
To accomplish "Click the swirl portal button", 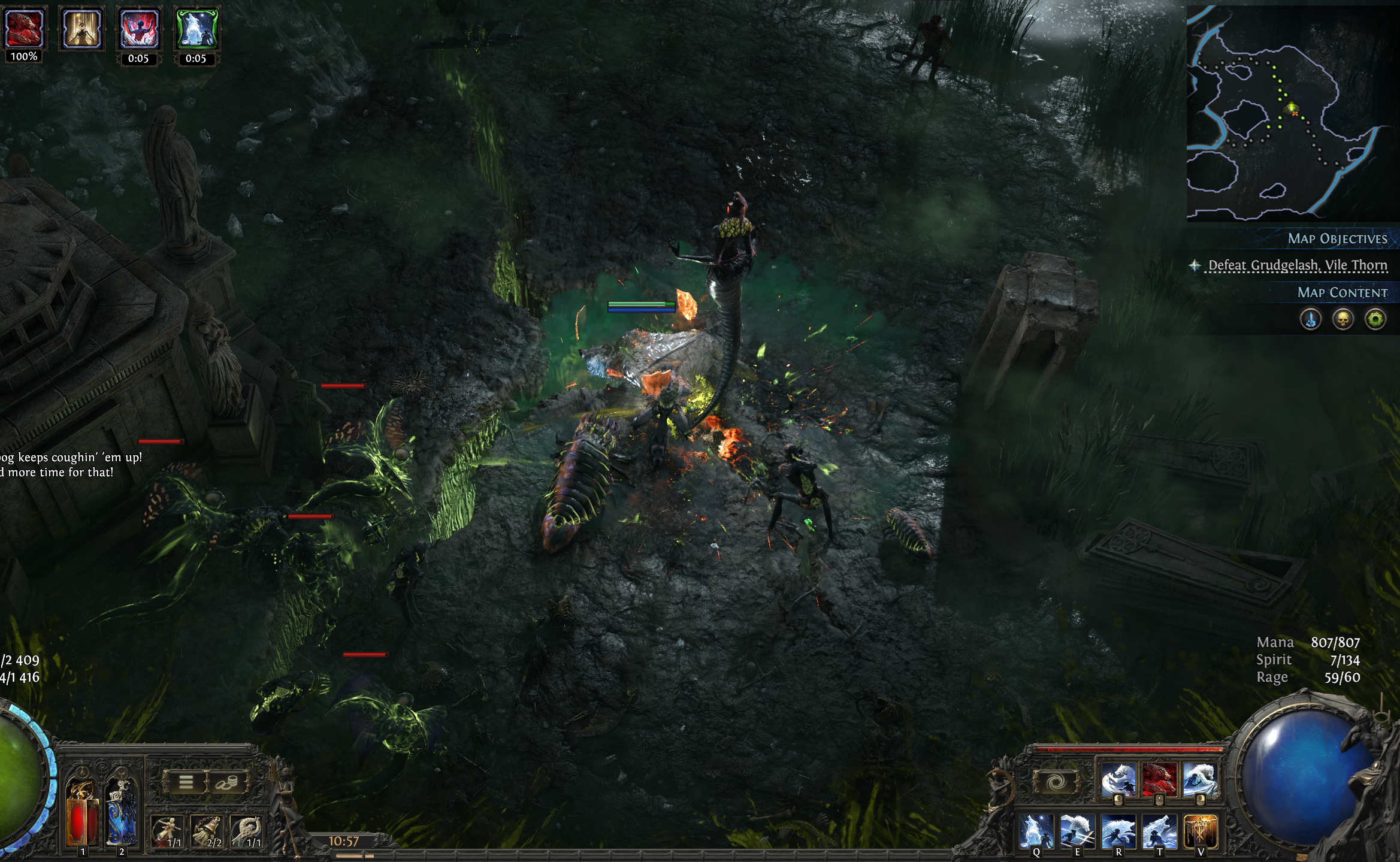I will [1056, 782].
